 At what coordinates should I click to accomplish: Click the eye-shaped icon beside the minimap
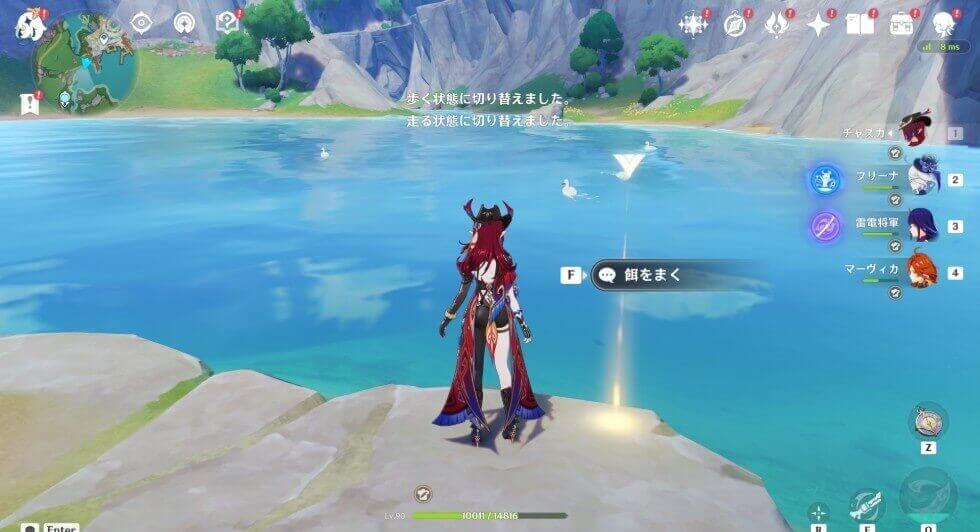click(x=141, y=23)
